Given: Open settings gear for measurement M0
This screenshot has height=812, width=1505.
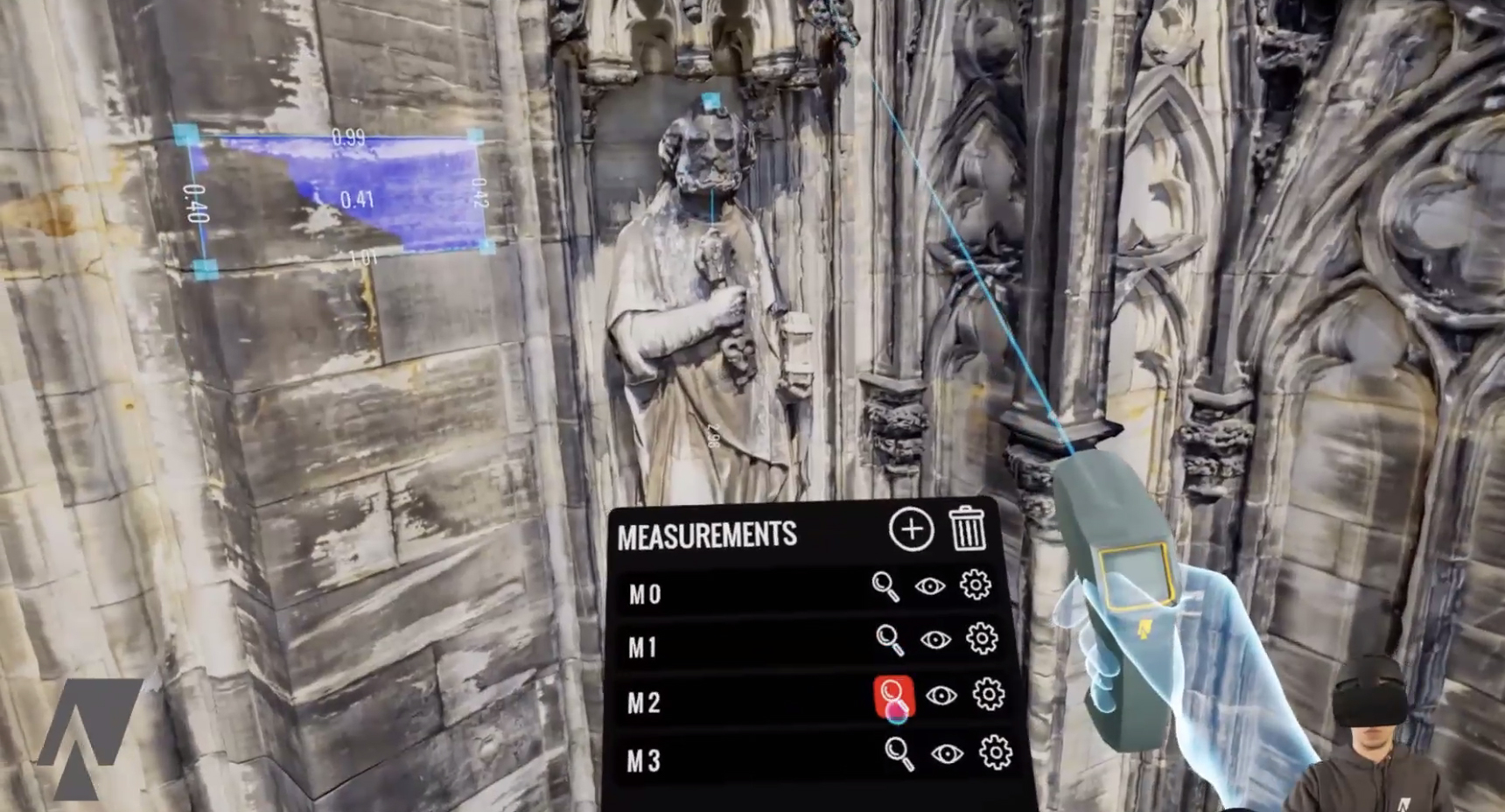Looking at the screenshot, I should click(x=975, y=584).
